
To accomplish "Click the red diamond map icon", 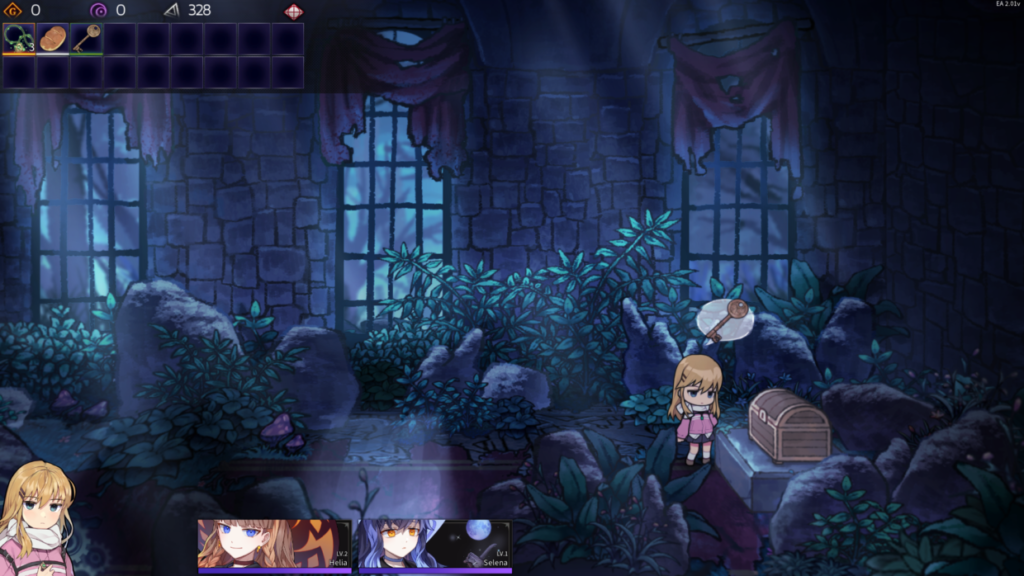I will 294,11.
